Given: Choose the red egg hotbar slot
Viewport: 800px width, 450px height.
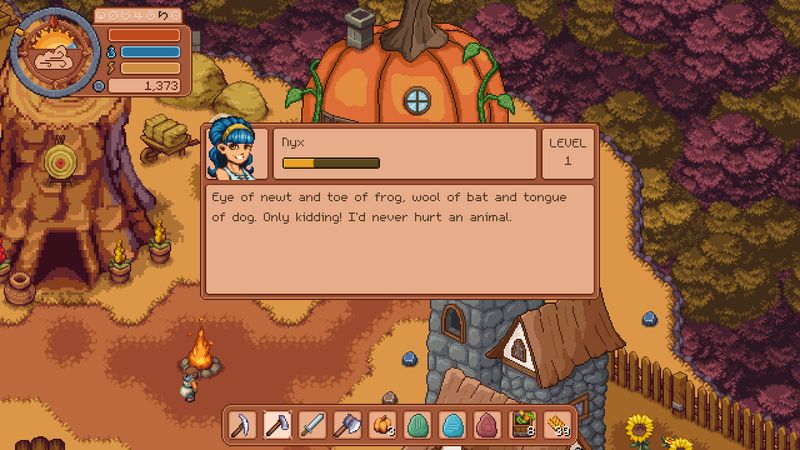Looking at the screenshot, I should 488,425.
